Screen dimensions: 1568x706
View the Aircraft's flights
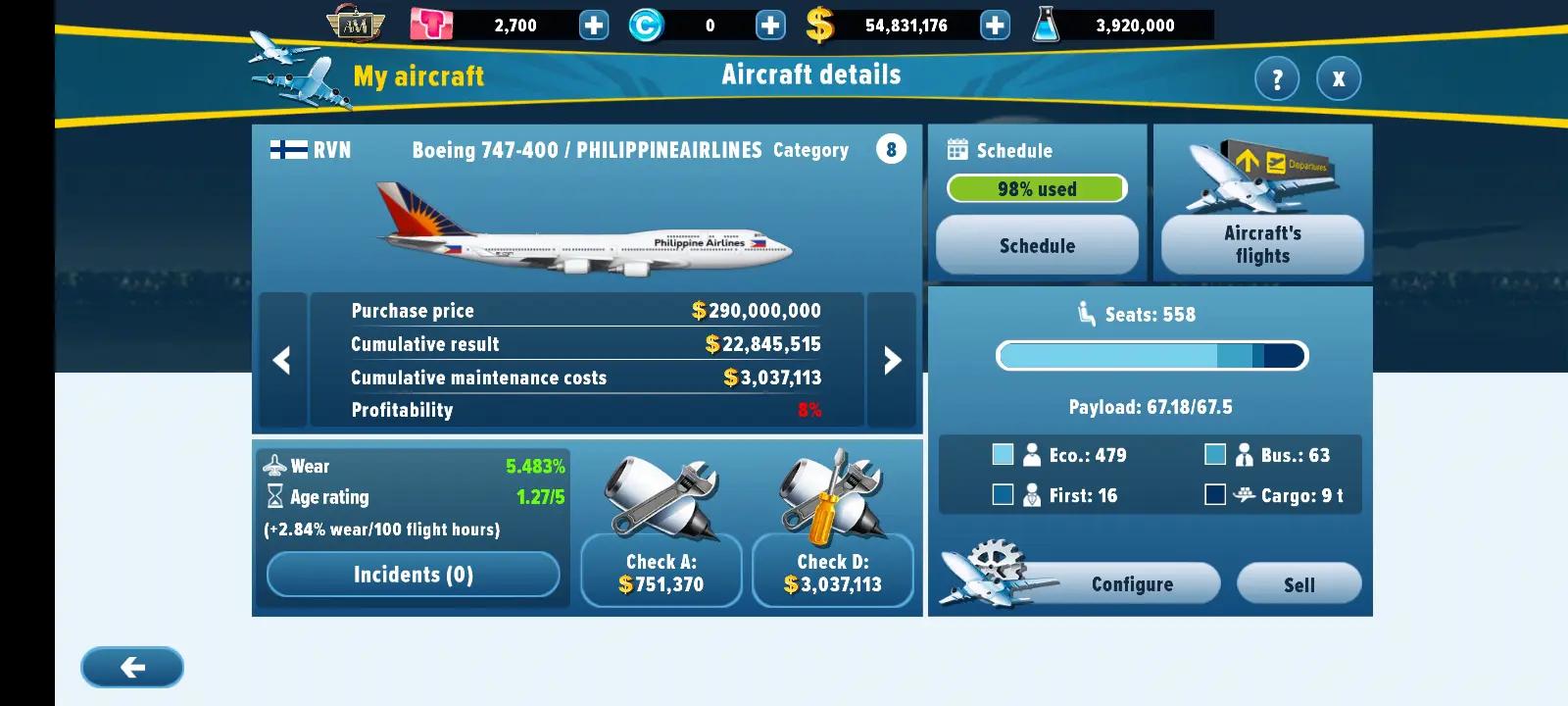[1262, 244]
